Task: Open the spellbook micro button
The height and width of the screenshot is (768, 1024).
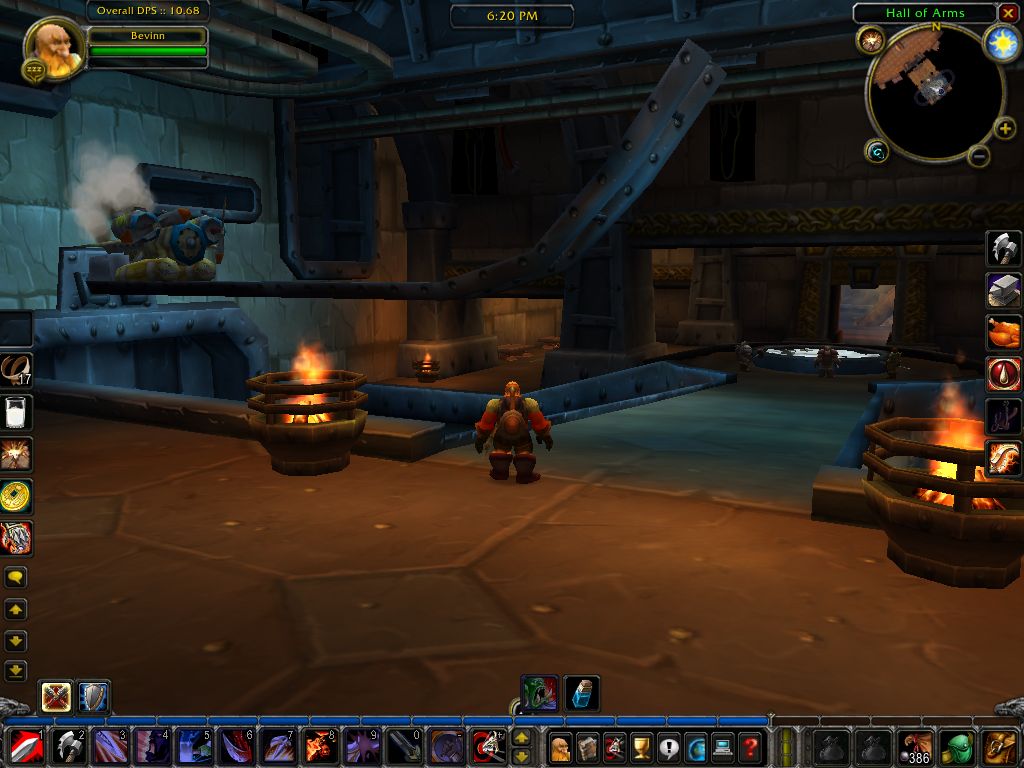Action: click(x=588, y=746)
